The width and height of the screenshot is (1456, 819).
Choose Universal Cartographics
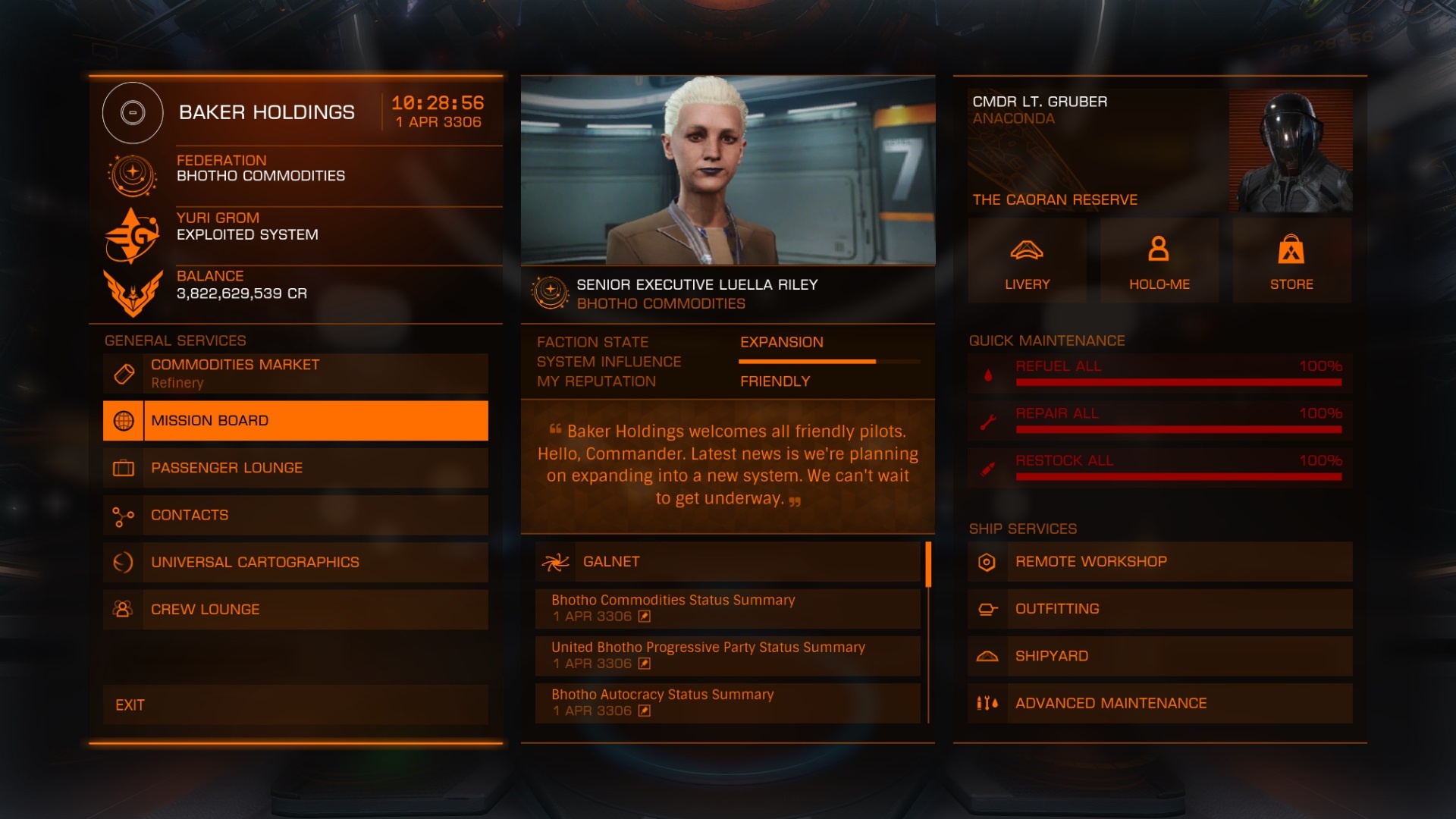tap(296, 562)
